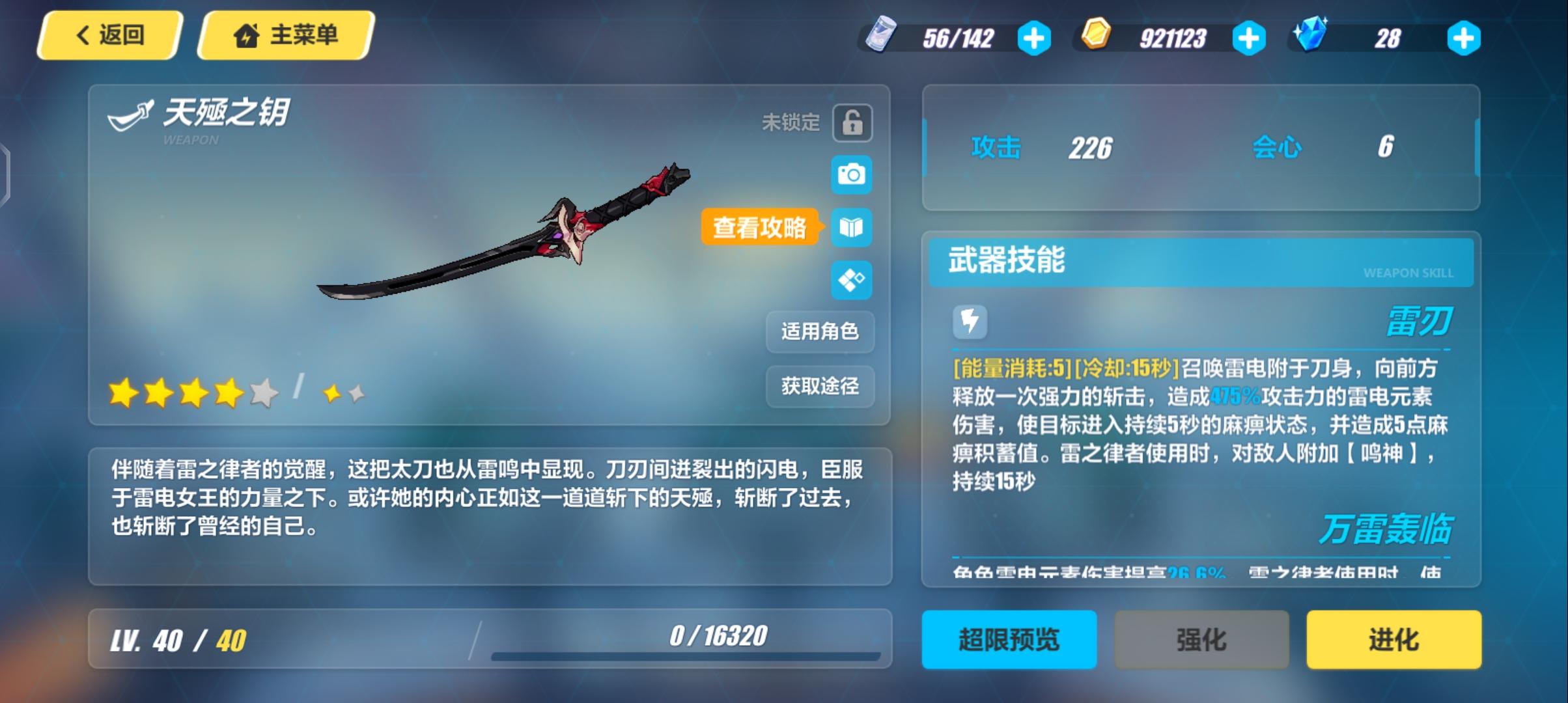Viewport: 1568px width, 703px height.
Task: Click the katana weapon type icon beside 天殇之钥
Action: pyautogui.click(x=129, y=113)
